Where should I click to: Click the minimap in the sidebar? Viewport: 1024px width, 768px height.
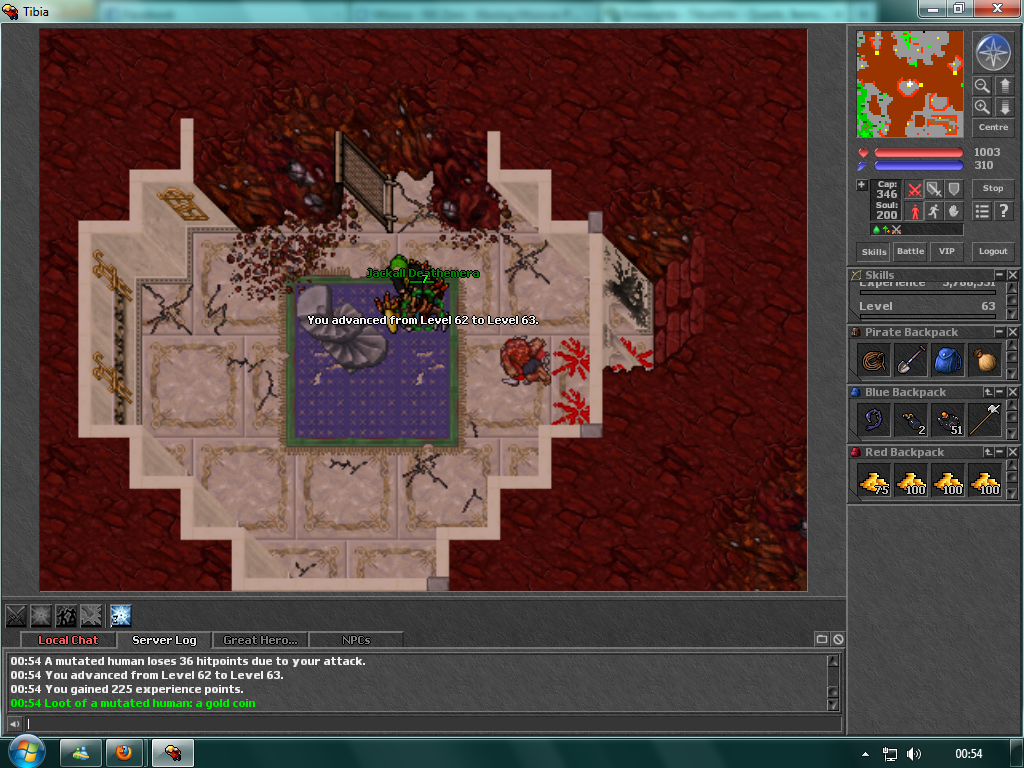click(x=910, y=84)
